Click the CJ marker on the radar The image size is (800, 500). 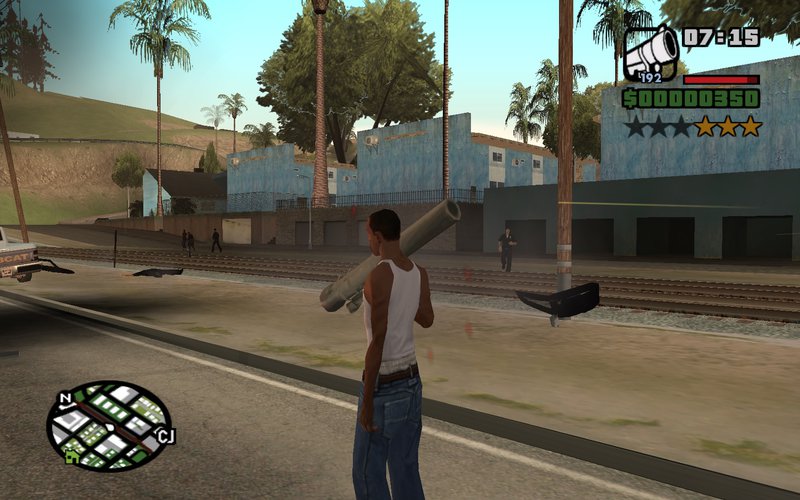click(165, 435)
